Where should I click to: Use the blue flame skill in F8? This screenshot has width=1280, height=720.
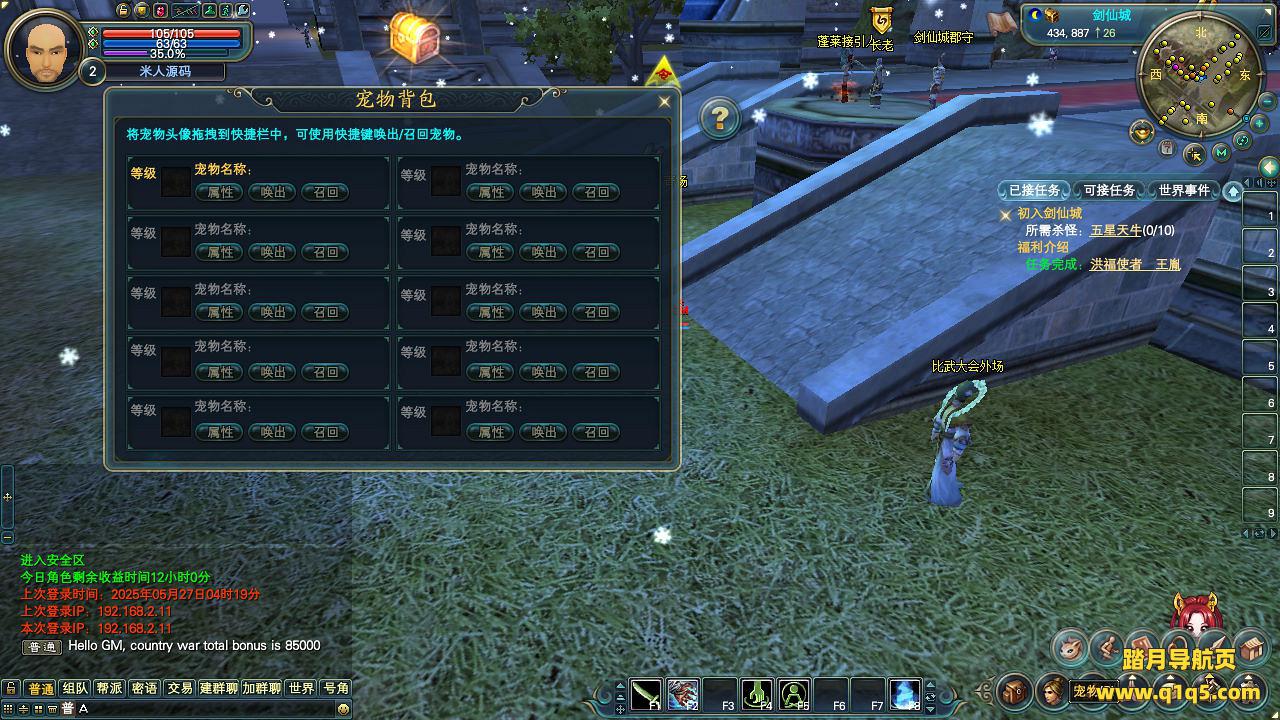pyautogui.click(x=904, y=693)
